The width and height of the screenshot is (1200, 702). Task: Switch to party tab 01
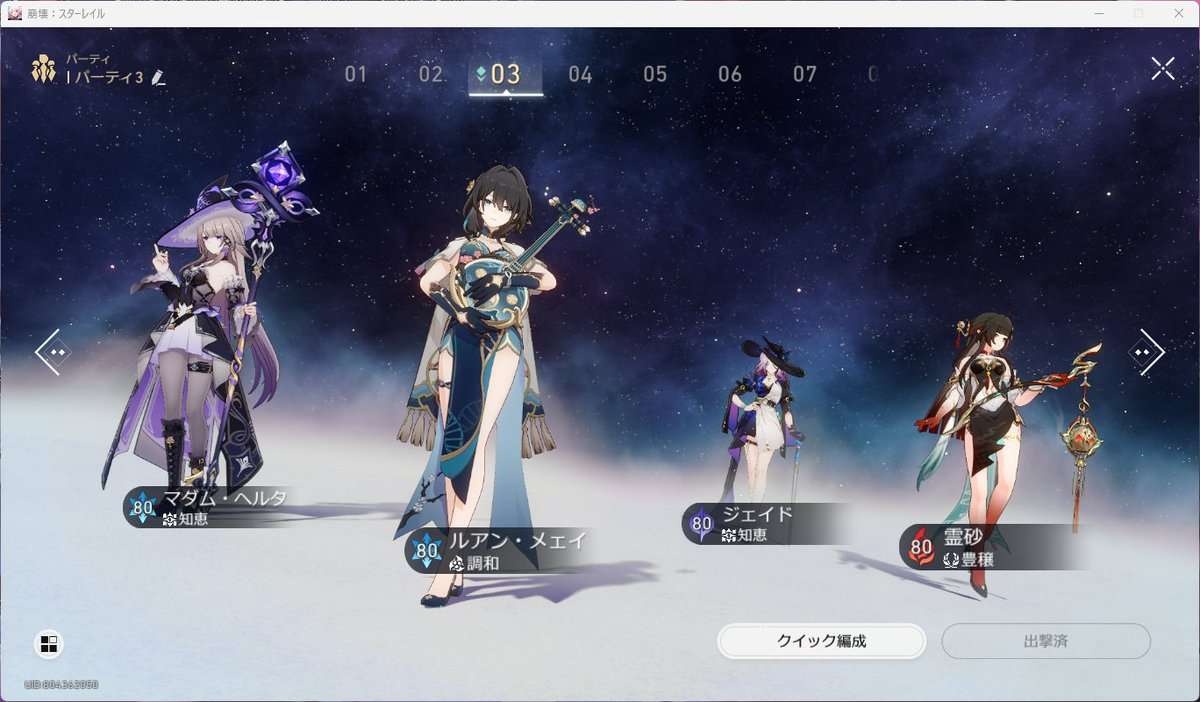pos(356,74)
